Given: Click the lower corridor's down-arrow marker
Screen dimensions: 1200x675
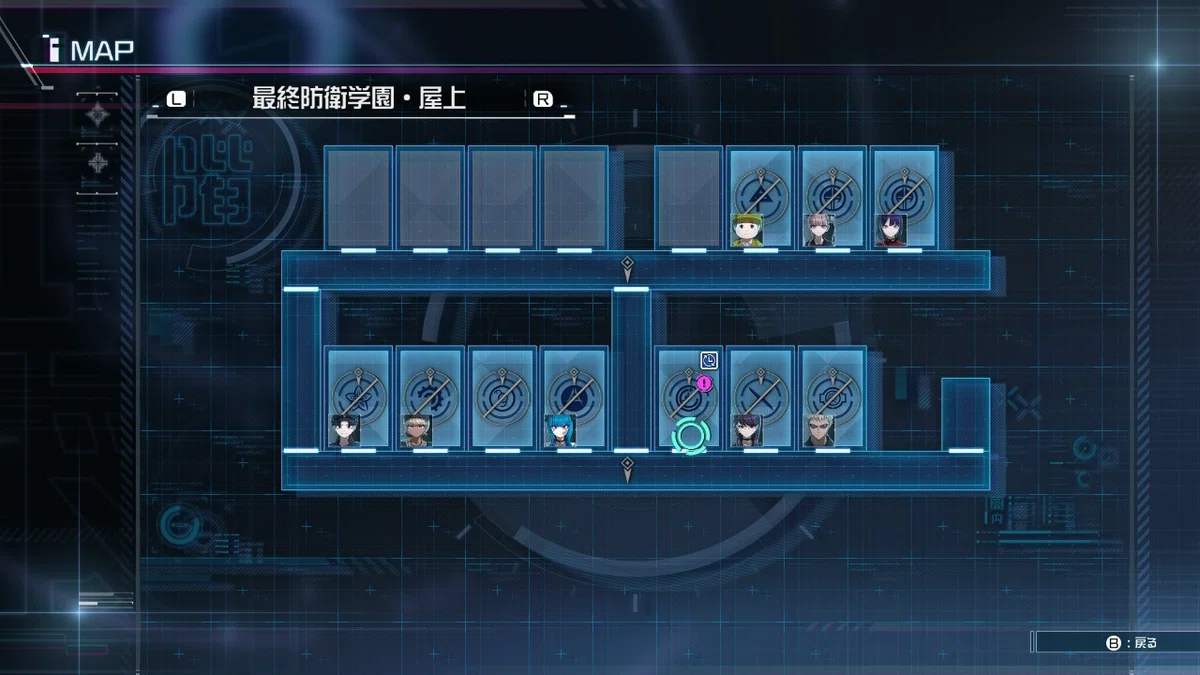Looking at the screenshot, I should 627,469.
